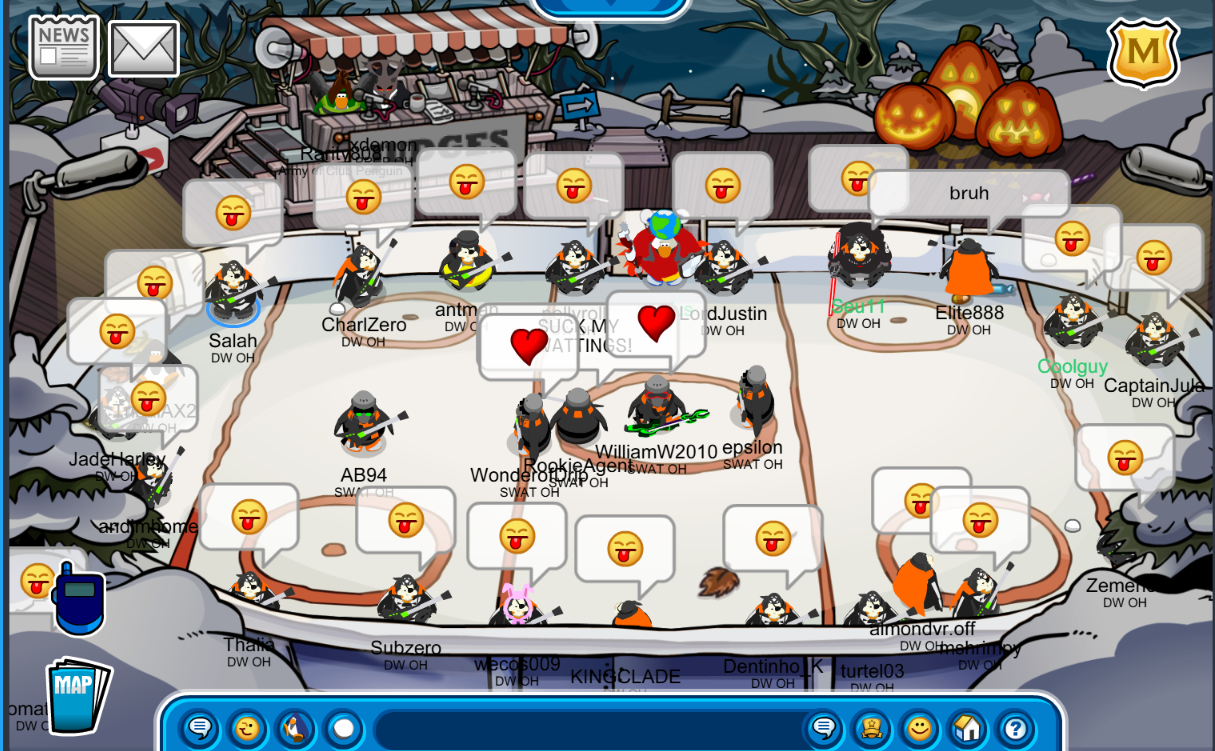Focus the chat message input bar
The height and width of the screenshot is (751, 1215).
pyautogui.click(x=590, y=727)
